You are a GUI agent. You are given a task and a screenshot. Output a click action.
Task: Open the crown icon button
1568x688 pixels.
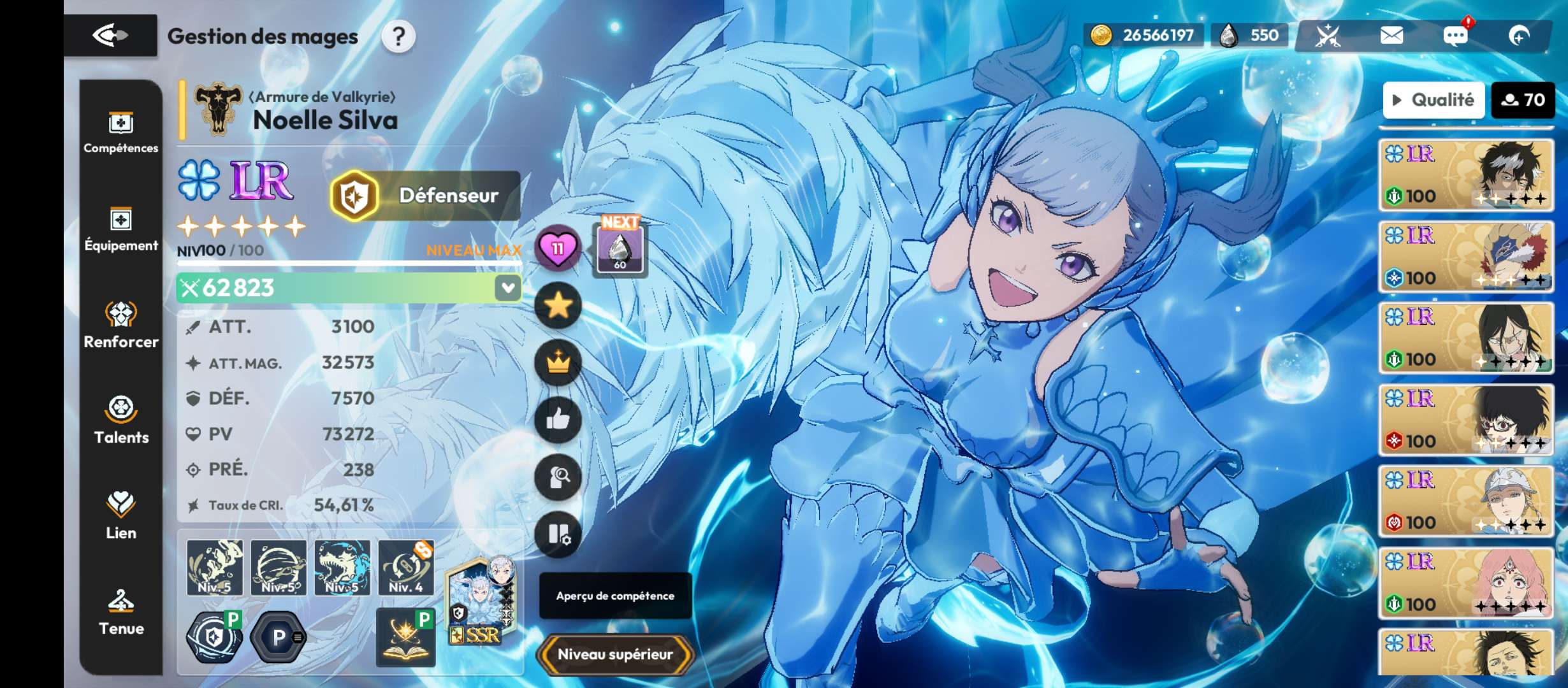click(558, 362)
